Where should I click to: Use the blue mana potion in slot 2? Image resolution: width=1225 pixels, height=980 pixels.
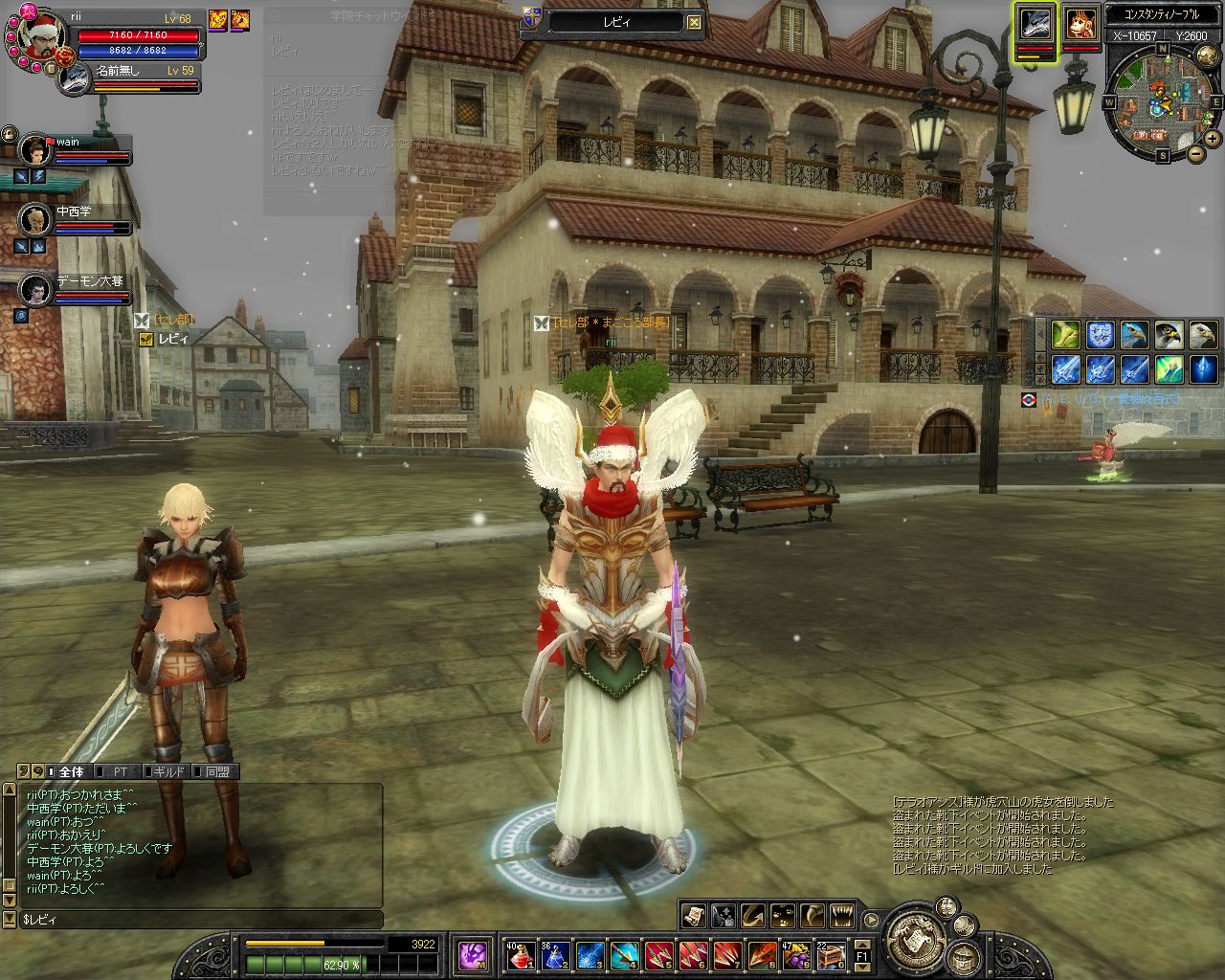point(555,954)
